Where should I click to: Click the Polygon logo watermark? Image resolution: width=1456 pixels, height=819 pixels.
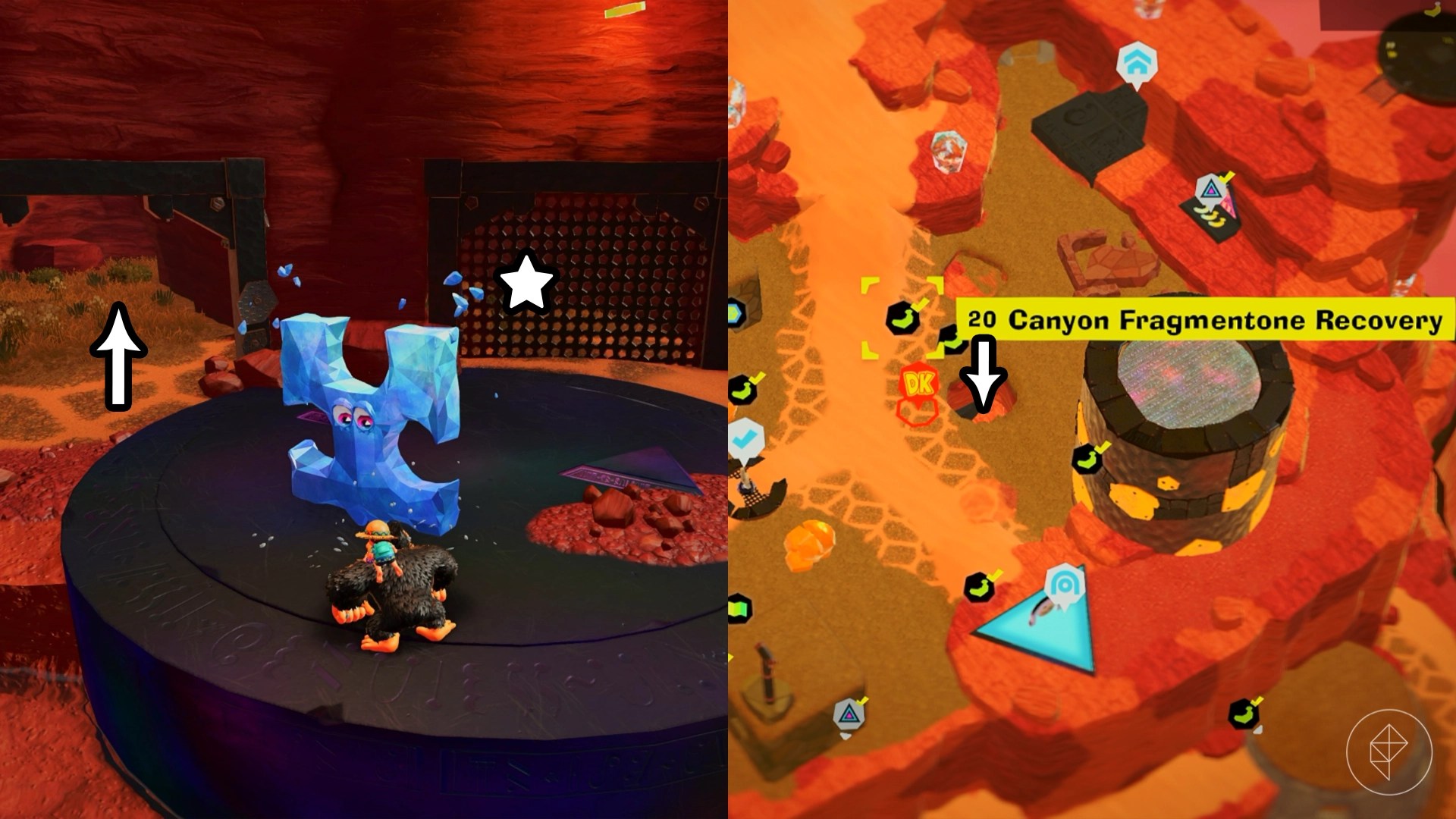tap(1389, 752)
